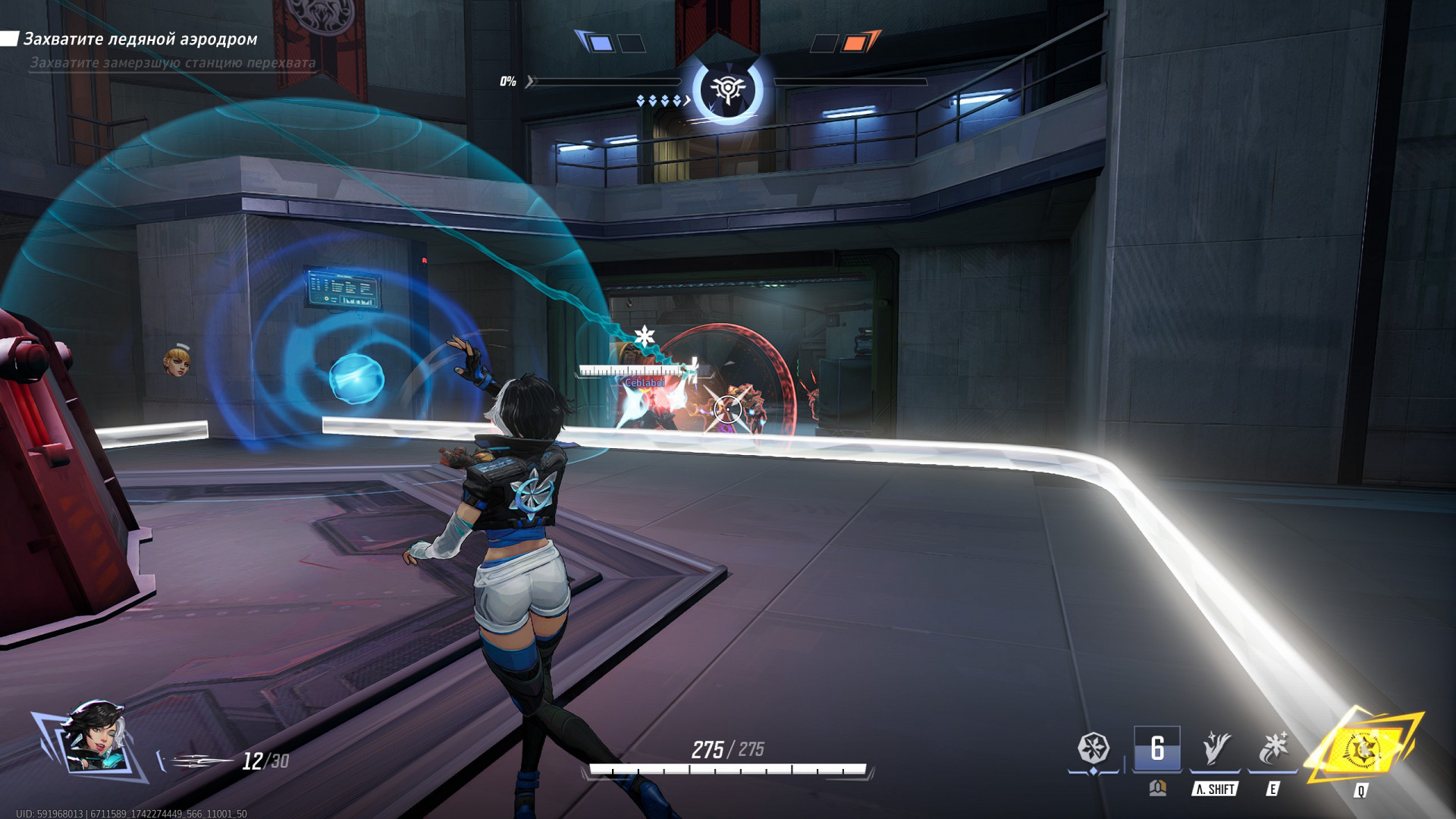The width and height of the screenshot is (1456, 819).
Task: Trigger the hand with sparkle ability
Action: point(1216,748)
